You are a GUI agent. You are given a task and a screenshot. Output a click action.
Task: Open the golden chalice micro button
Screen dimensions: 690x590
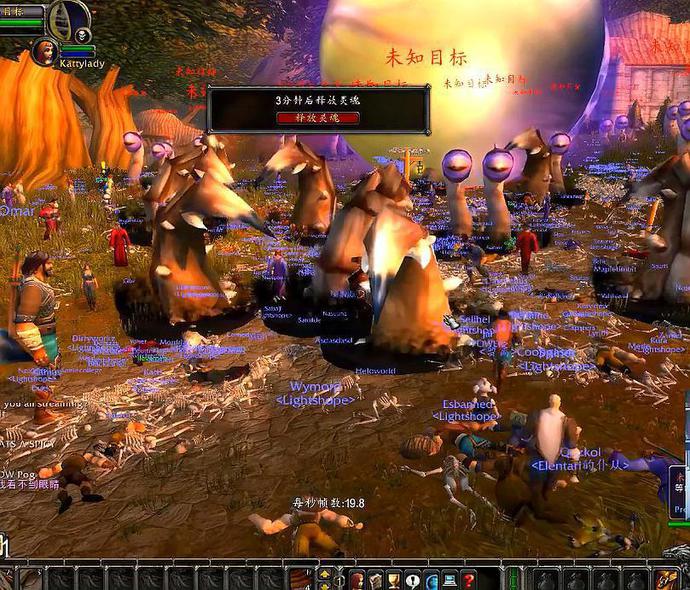click(x=394, y=580)
